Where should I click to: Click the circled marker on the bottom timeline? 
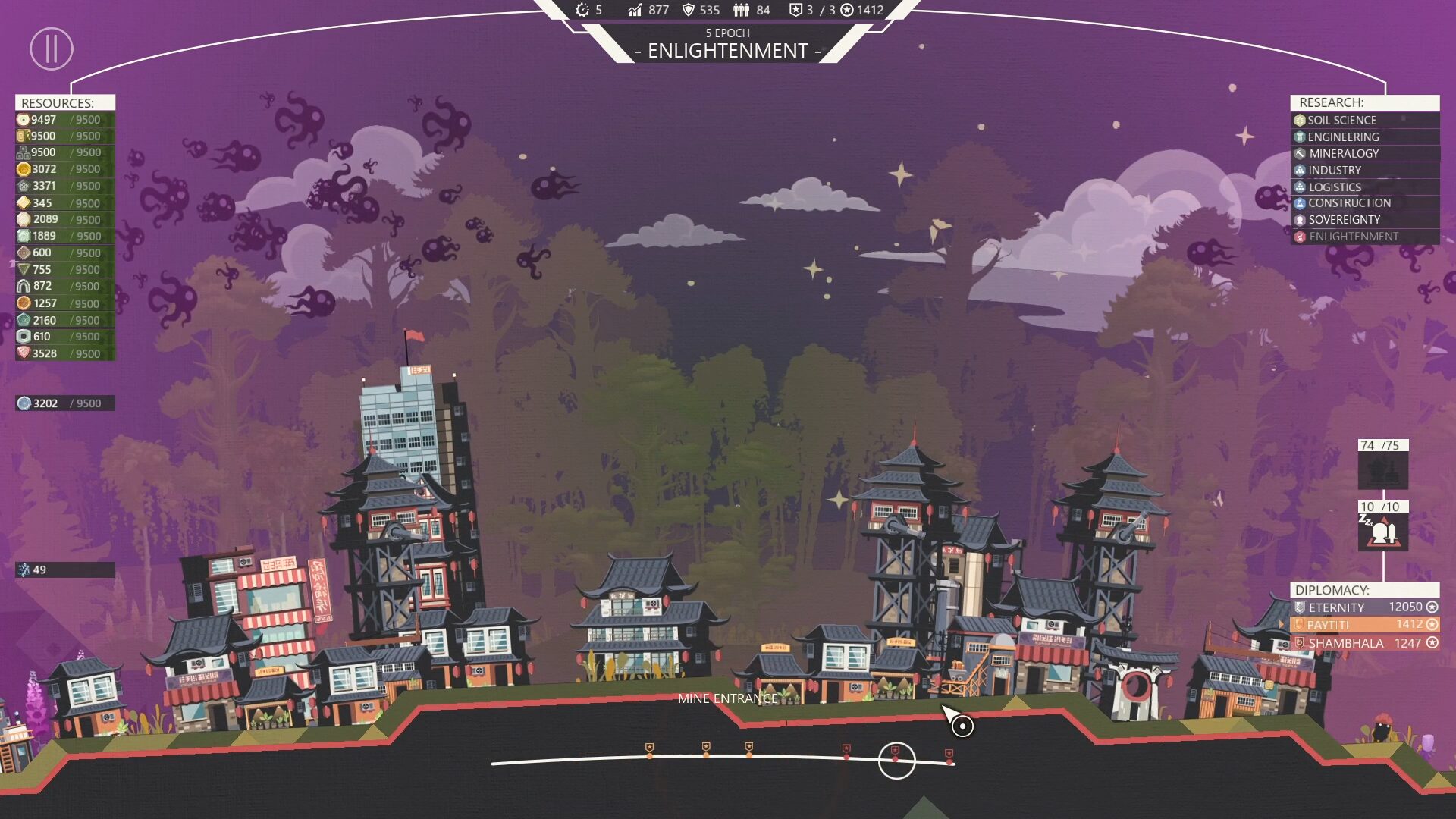point(896,760)
